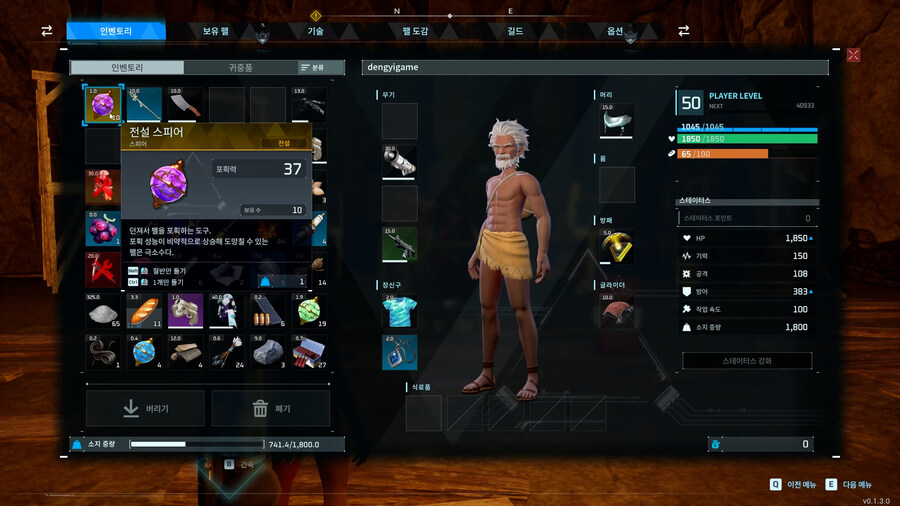This screenshot has width=900, height=506.
Task: Select the equipped helmet in the 머리 slot
Action: pos(617,121)
